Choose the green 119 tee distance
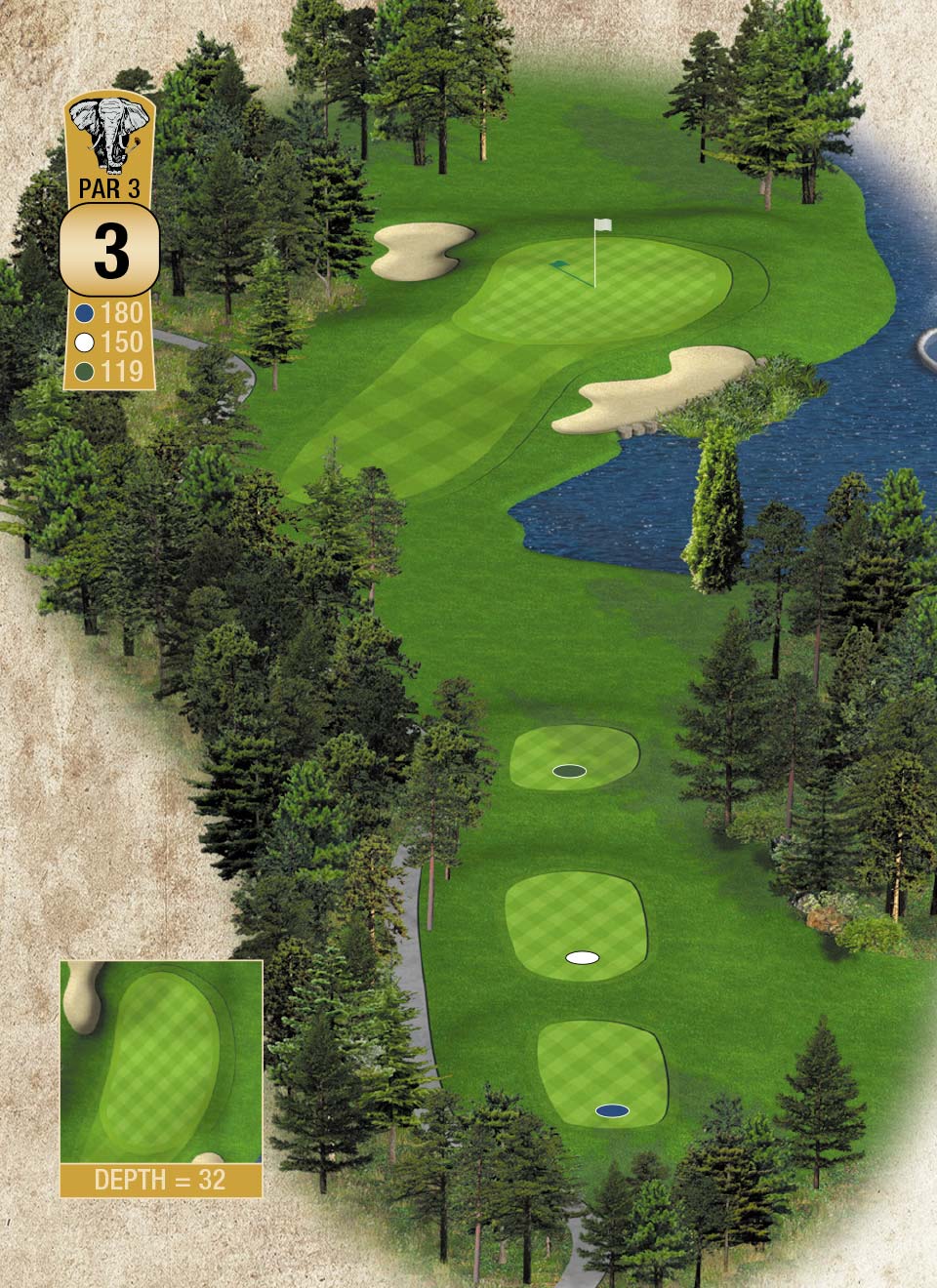The height and width of the screenshot is (1288, 937). (110, 371)
